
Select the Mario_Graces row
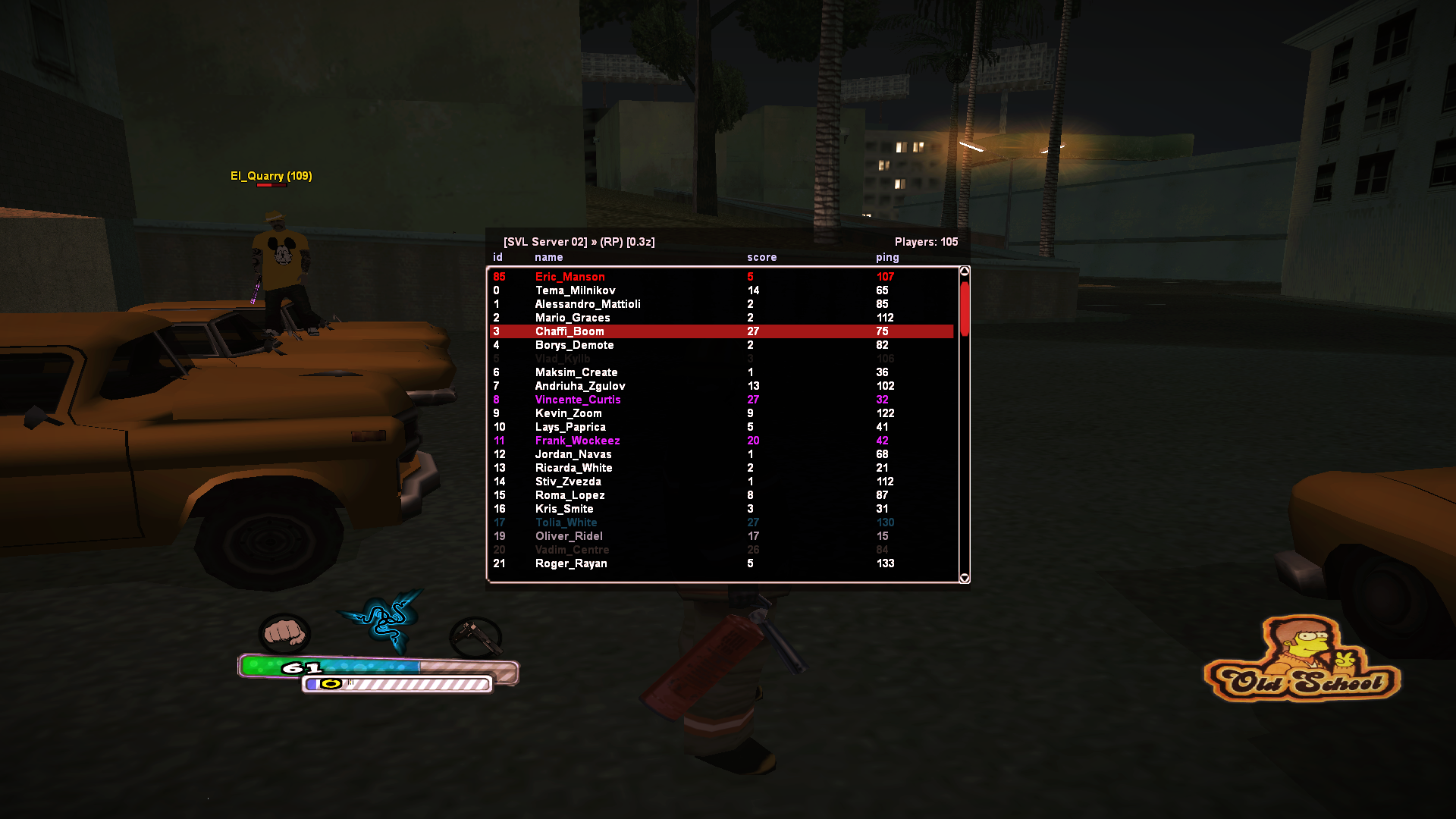tap(573, 318)
